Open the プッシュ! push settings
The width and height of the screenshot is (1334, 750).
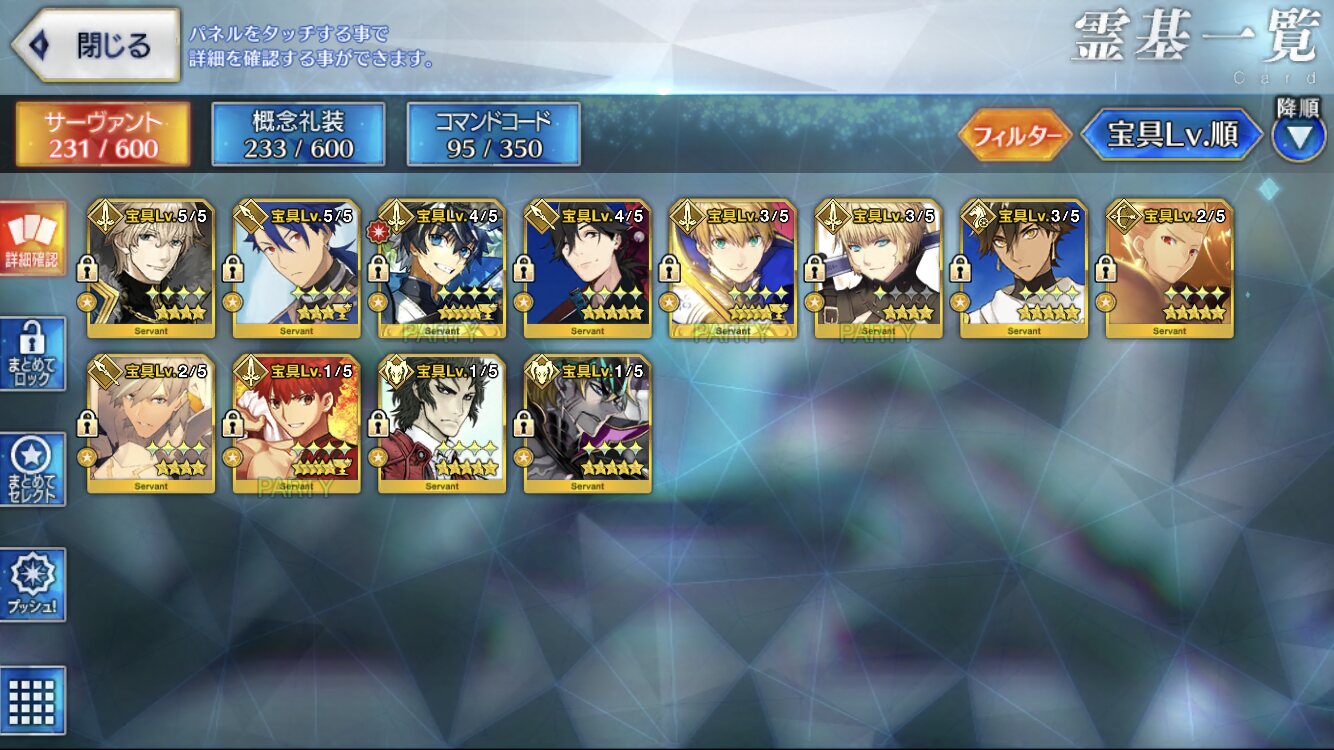32,585
